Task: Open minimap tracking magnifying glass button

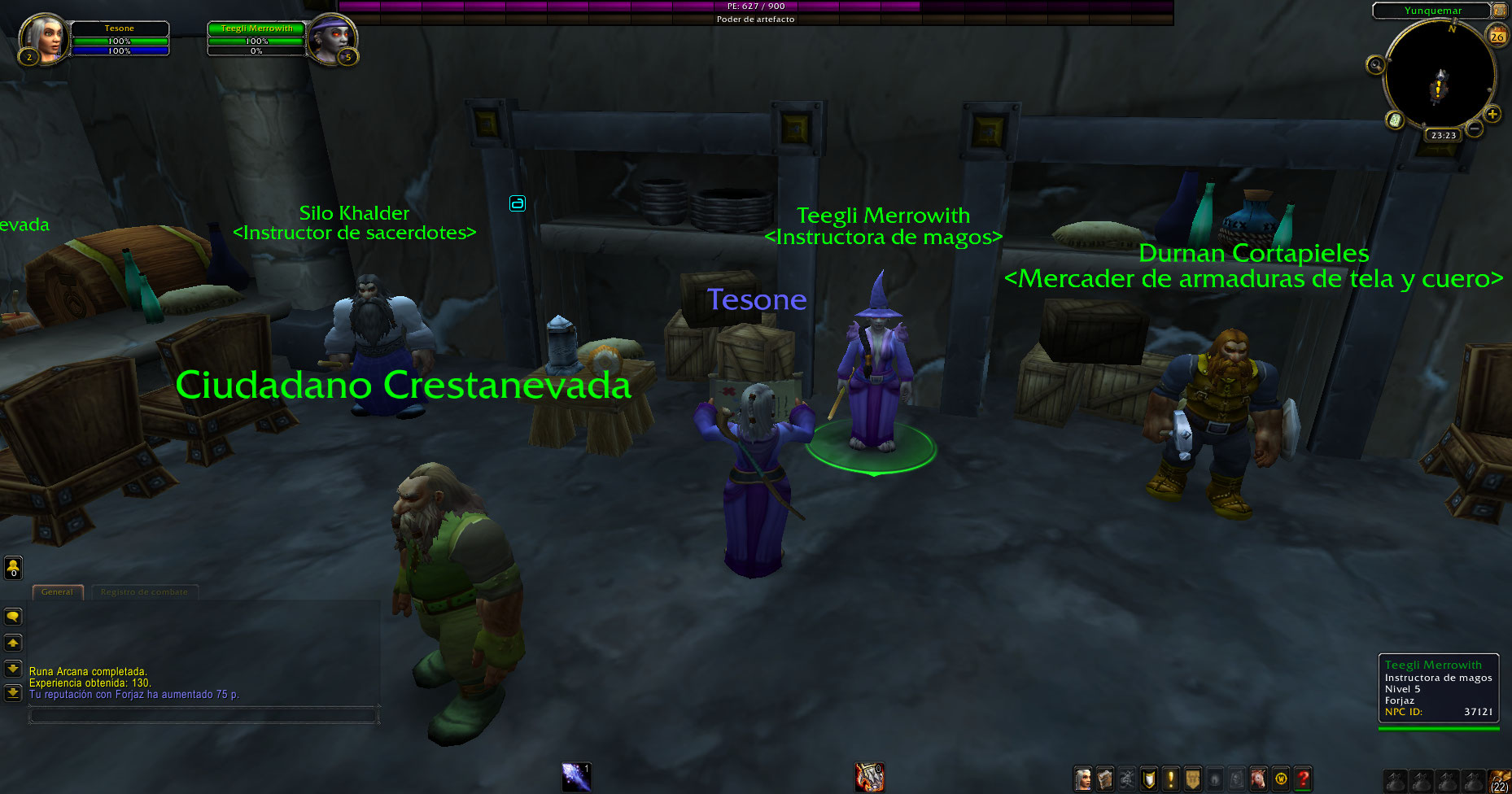Action: [1375, 65]
